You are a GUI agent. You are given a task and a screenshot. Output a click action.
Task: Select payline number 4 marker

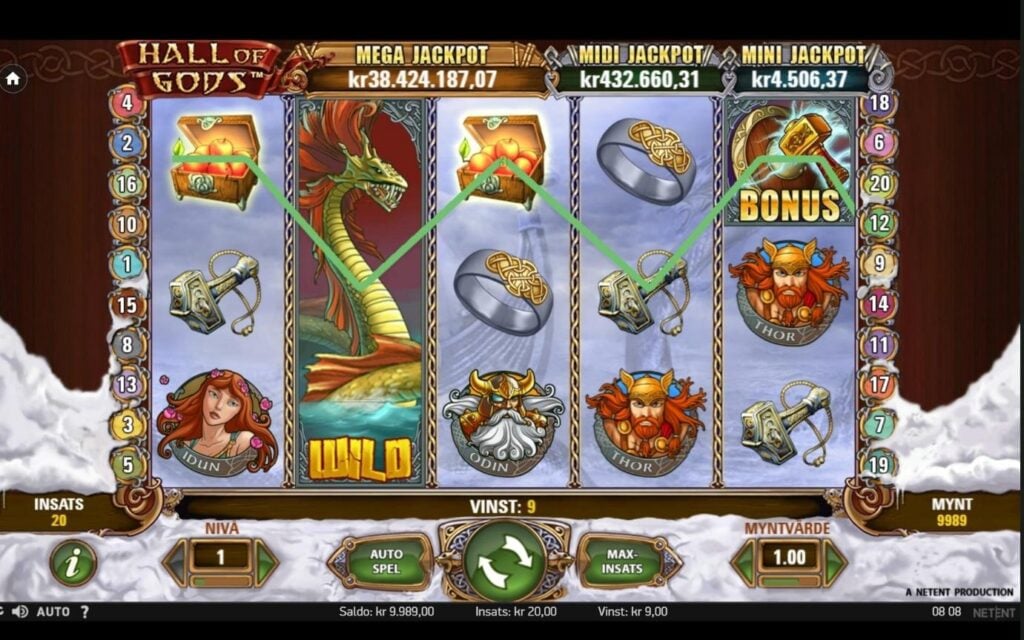127,102
